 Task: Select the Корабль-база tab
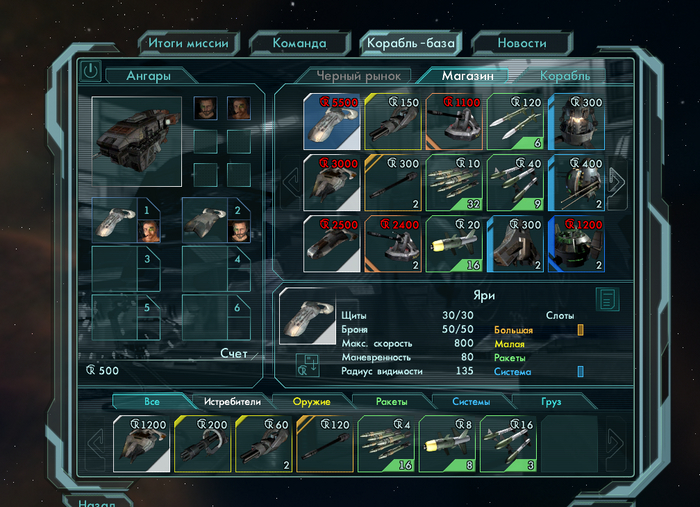pos(411,43)
